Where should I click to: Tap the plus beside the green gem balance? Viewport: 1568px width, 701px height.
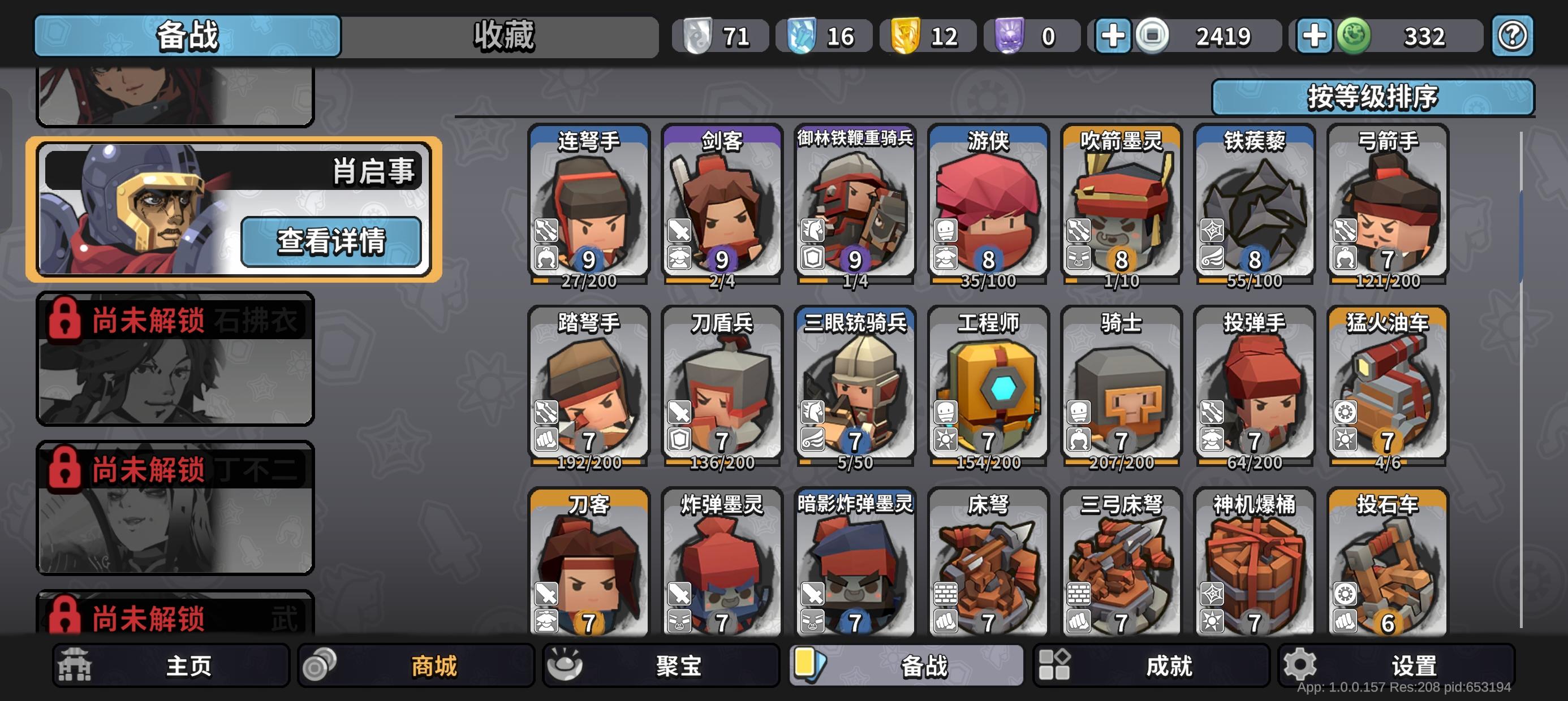click(x=1315, y=36)
